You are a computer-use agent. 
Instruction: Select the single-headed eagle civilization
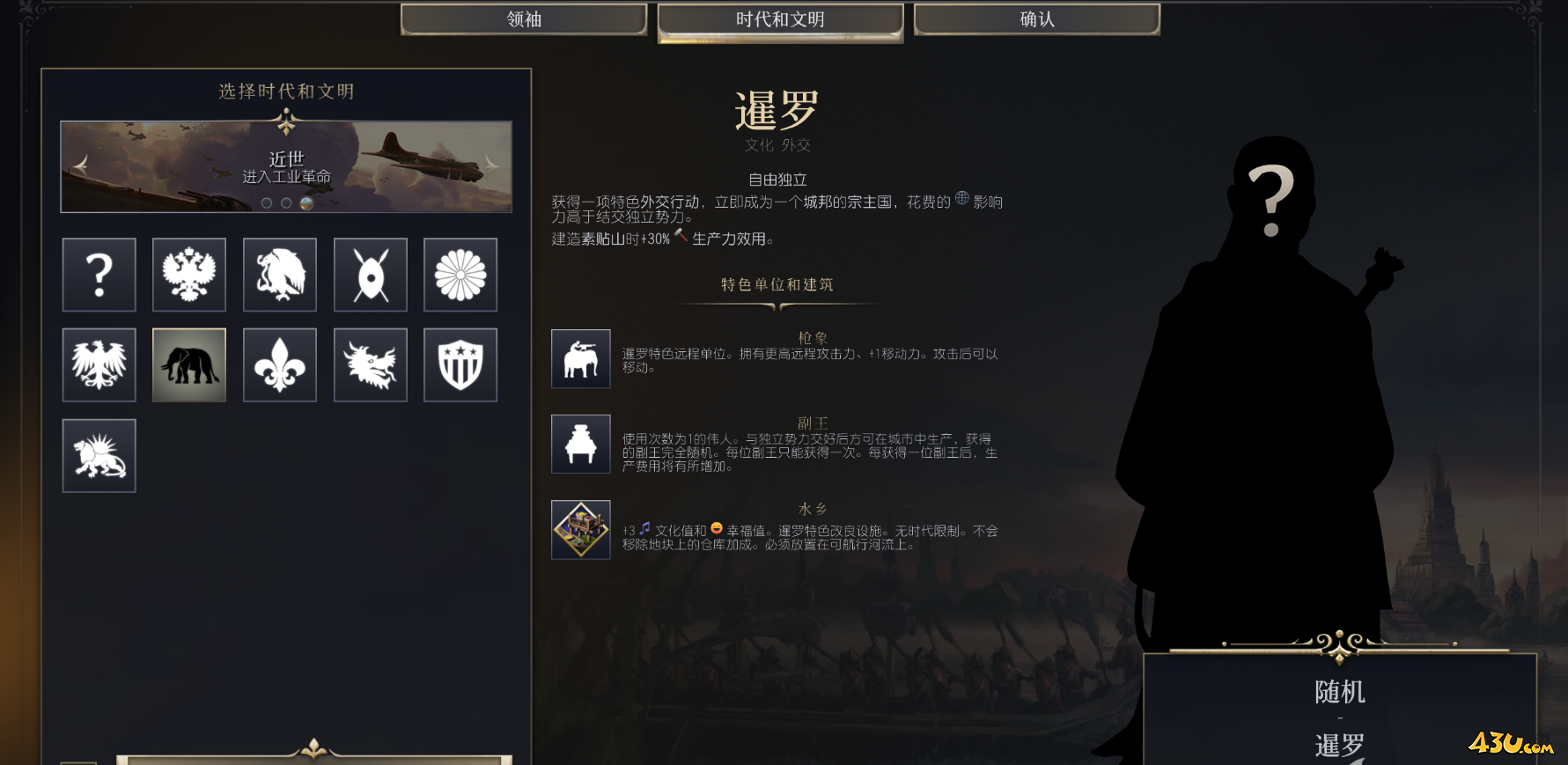[99, 365]
